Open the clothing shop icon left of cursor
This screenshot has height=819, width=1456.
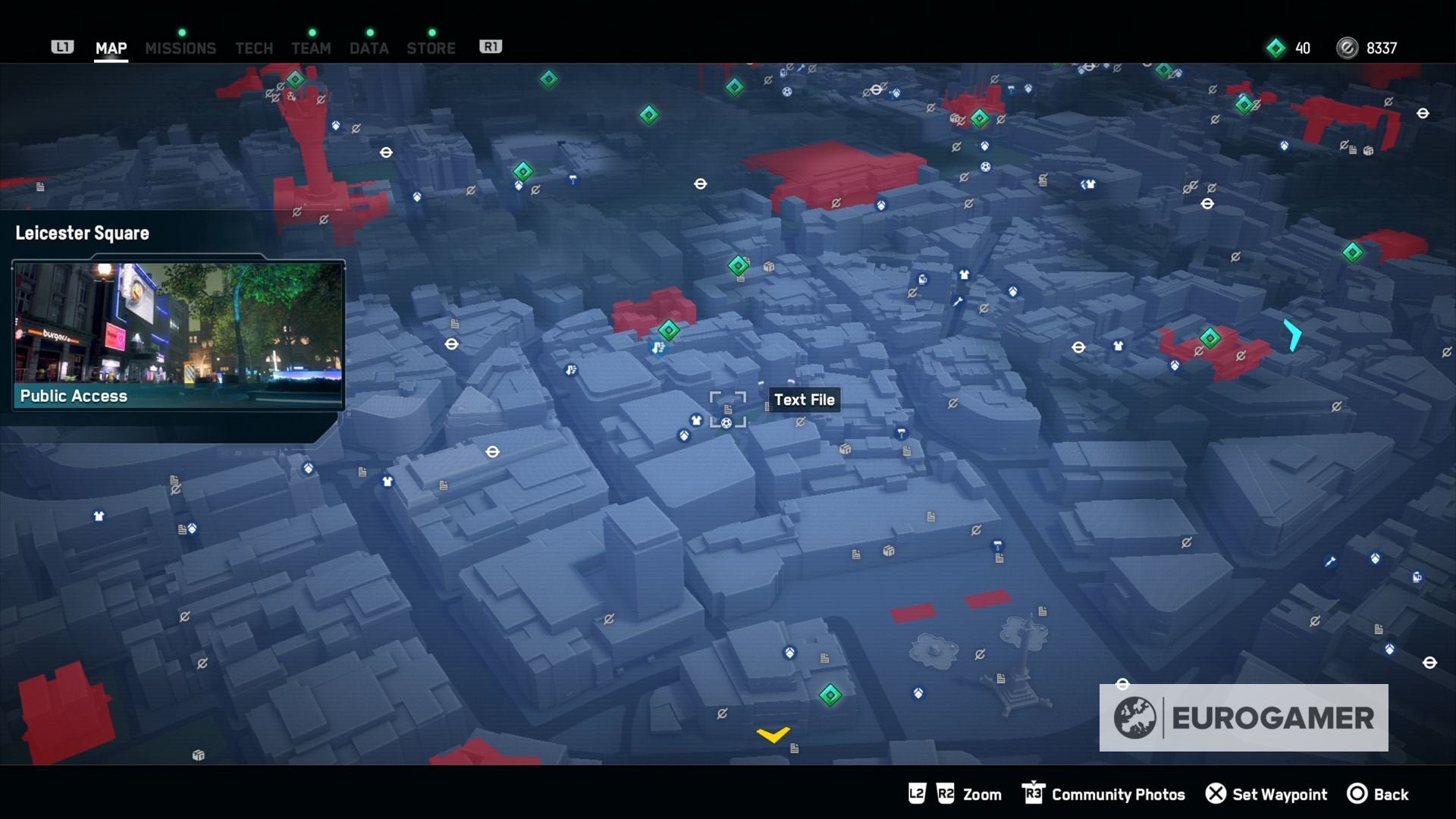click(x=696, y=420)
